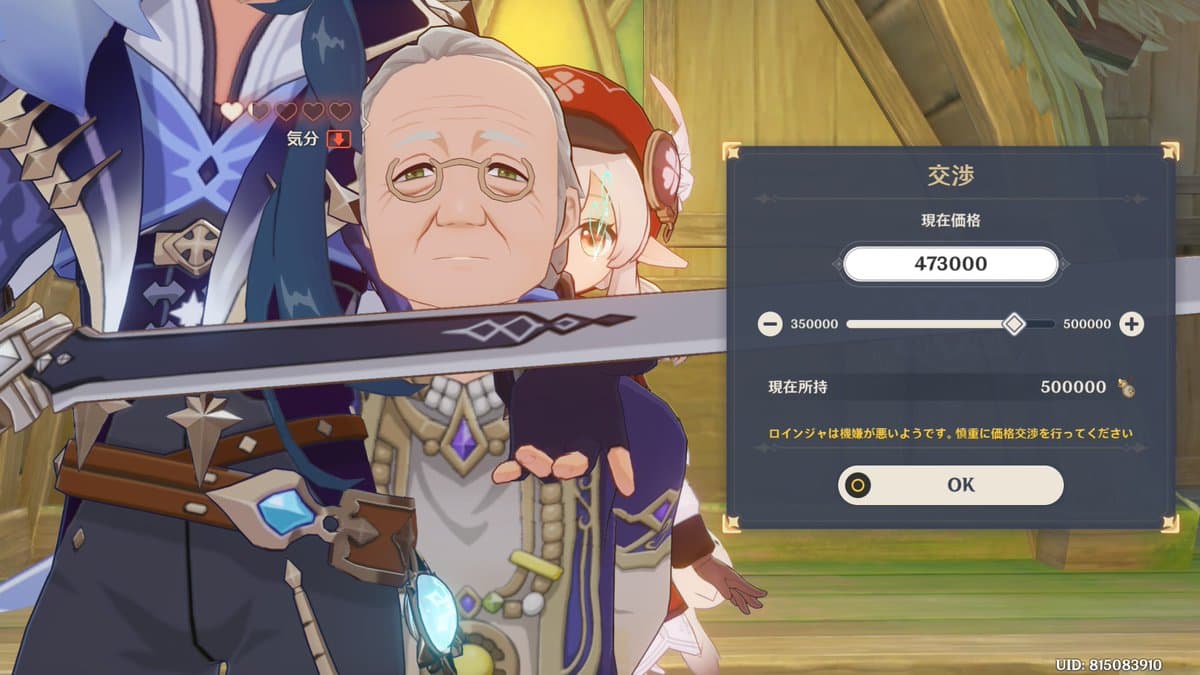Viewport: 1200px width, 675px height.
Task: Confirm the price with the OK button
Action: tap(950, 485)
